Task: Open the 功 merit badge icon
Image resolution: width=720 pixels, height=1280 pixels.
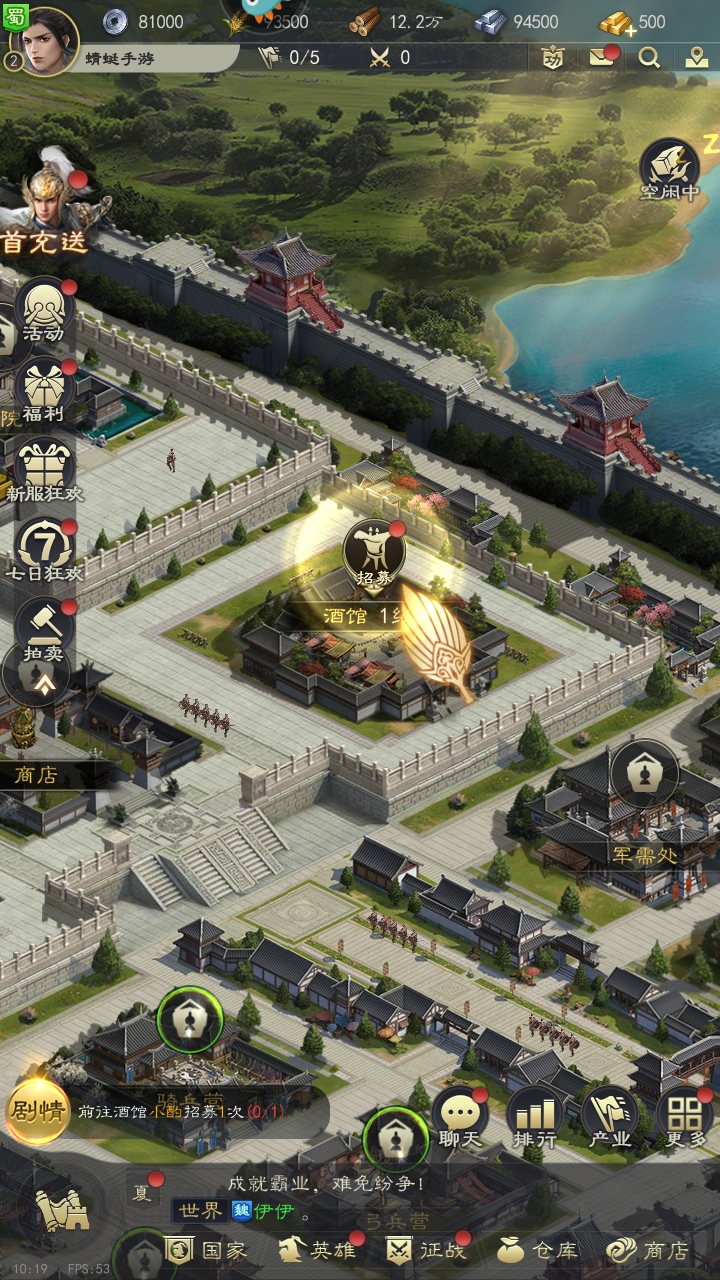Action: point(552,57)
